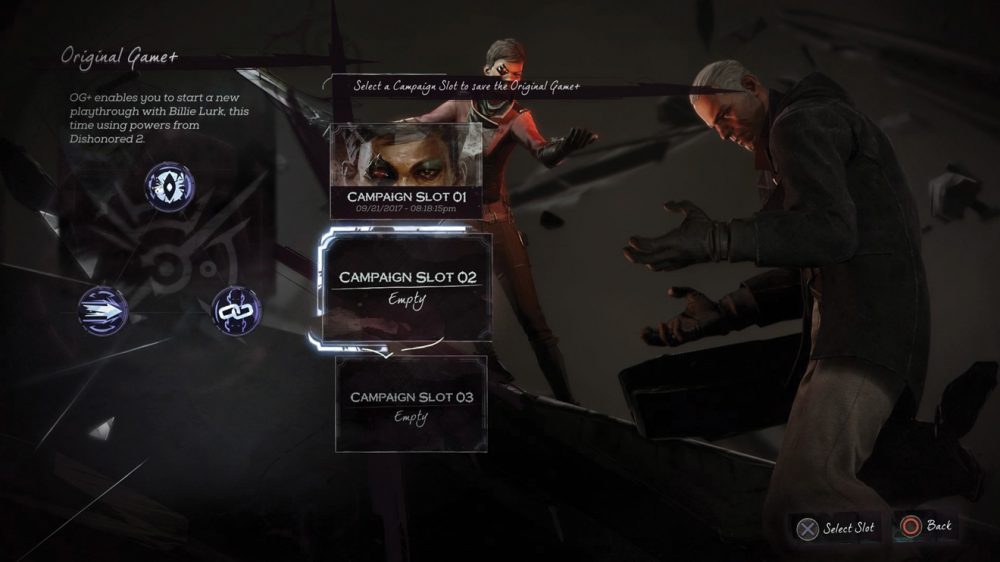The image size is (1000, 562).
Task: Click the Select Slot button
Action: pos(835,528)
